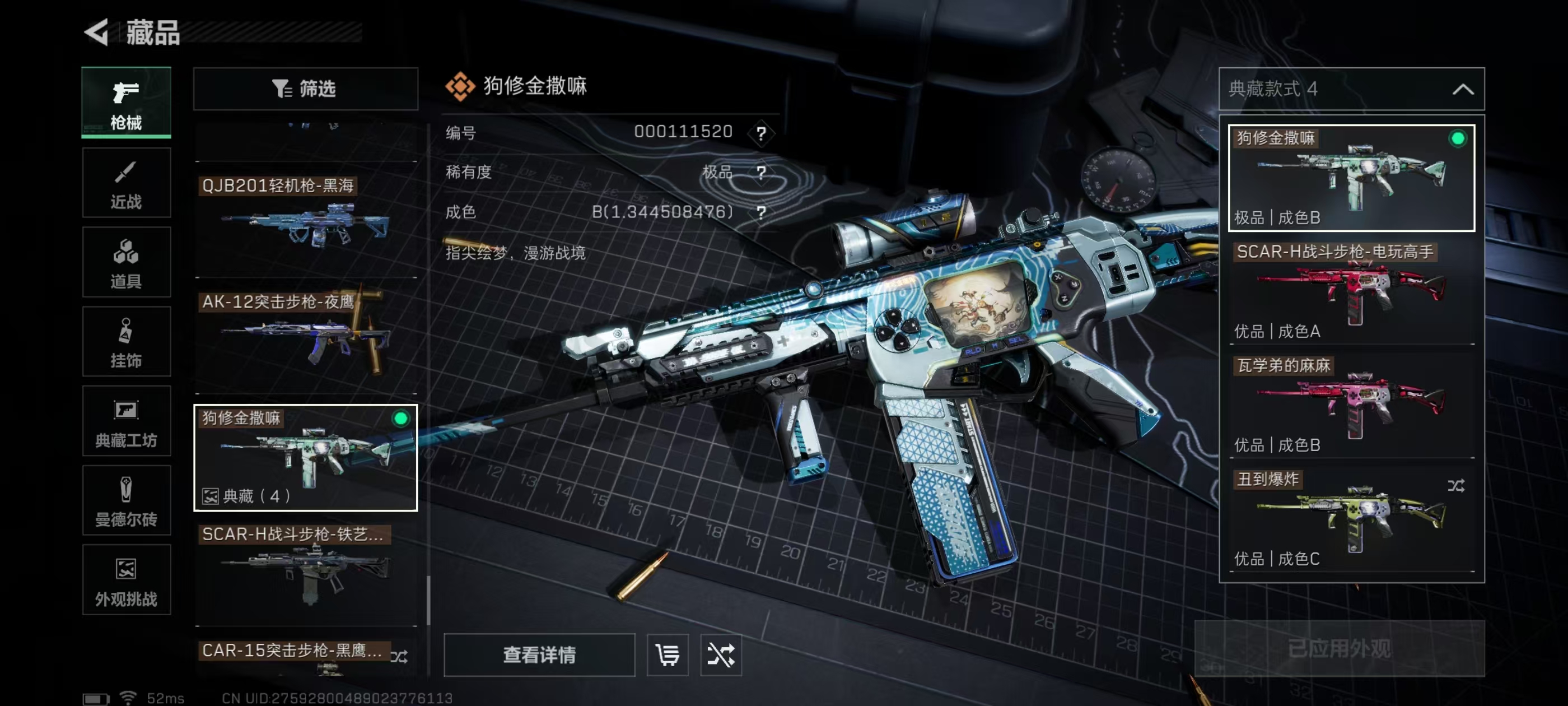Select the 道具 items category
The width and height of the screenshot is (1568, 706).
point(126,262)
